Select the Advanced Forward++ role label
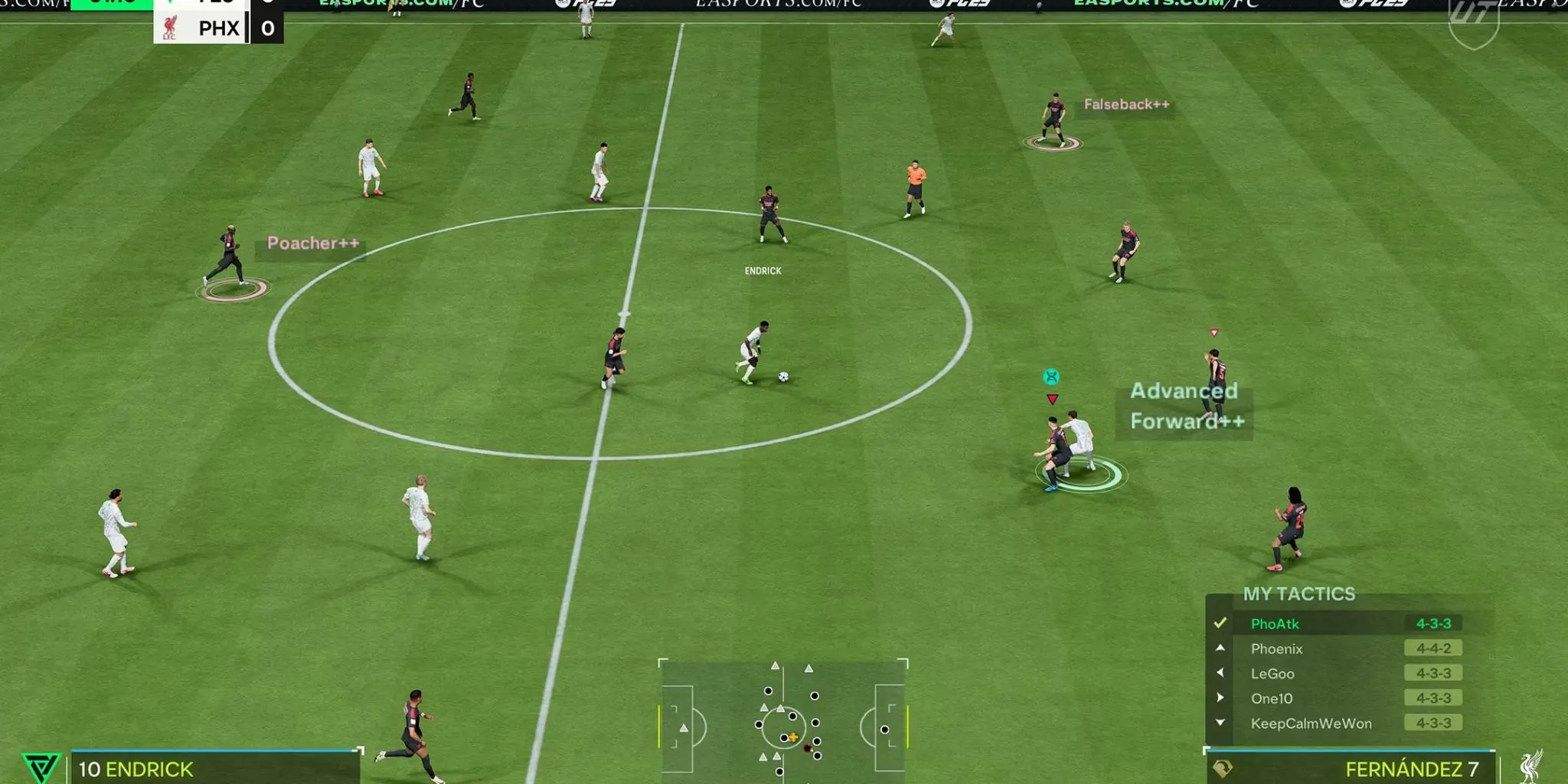1568x784 pixels. coord(1184,407)
